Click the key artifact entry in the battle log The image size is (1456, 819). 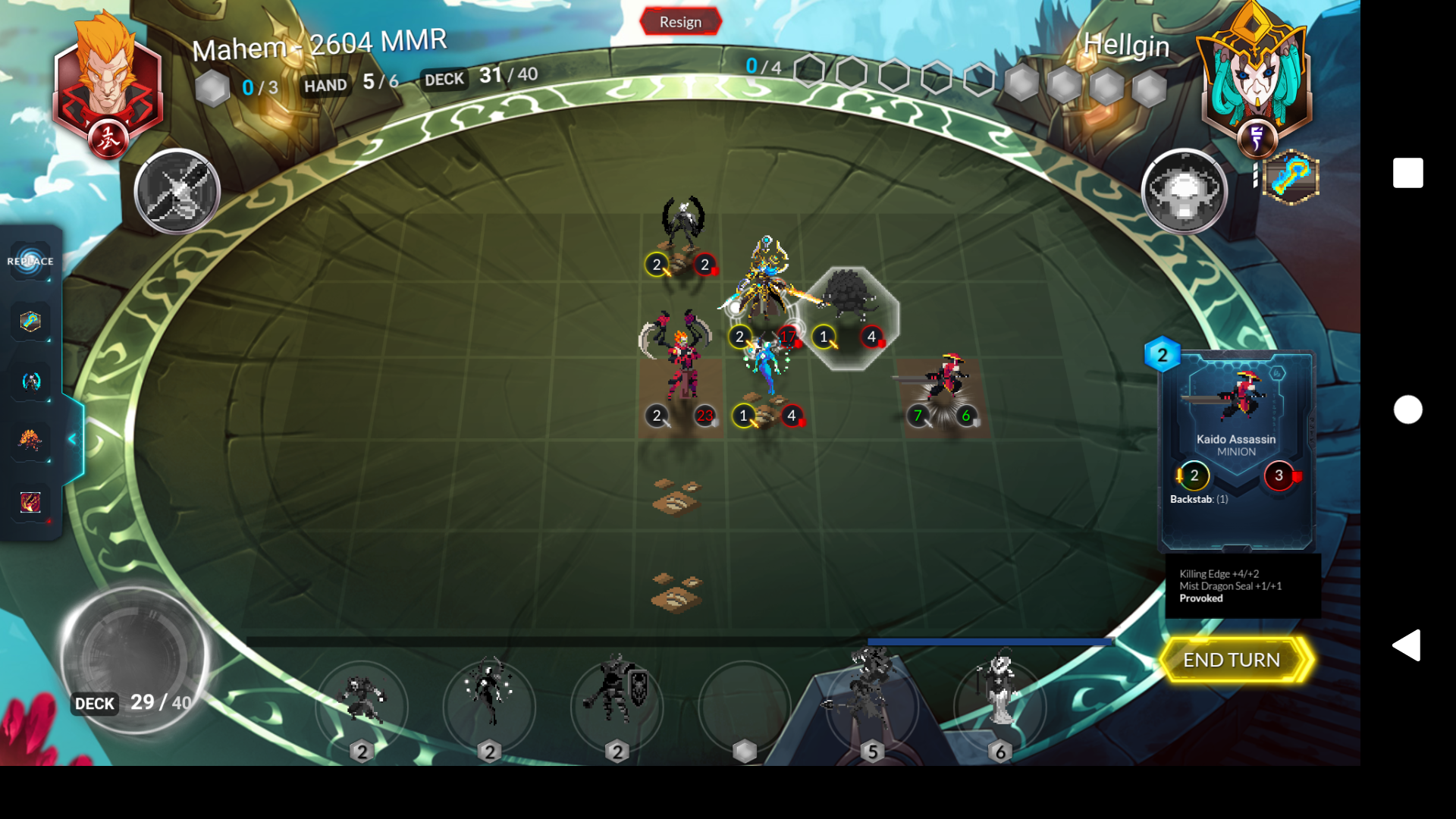pyautogui.click(x=30, y=322)
